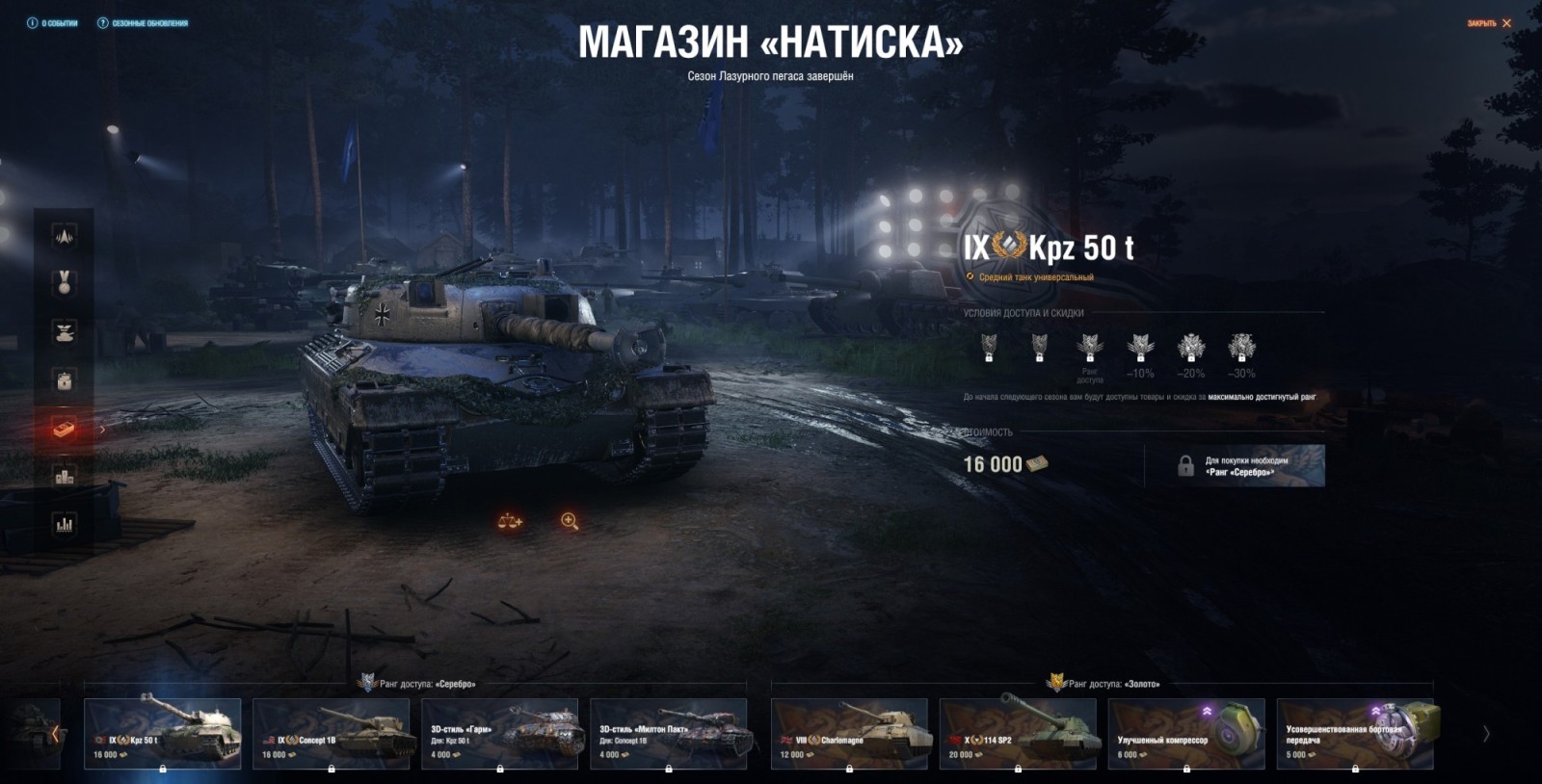
Task: Open the tank vehicles sidebar tab
Action: point(64,331)
